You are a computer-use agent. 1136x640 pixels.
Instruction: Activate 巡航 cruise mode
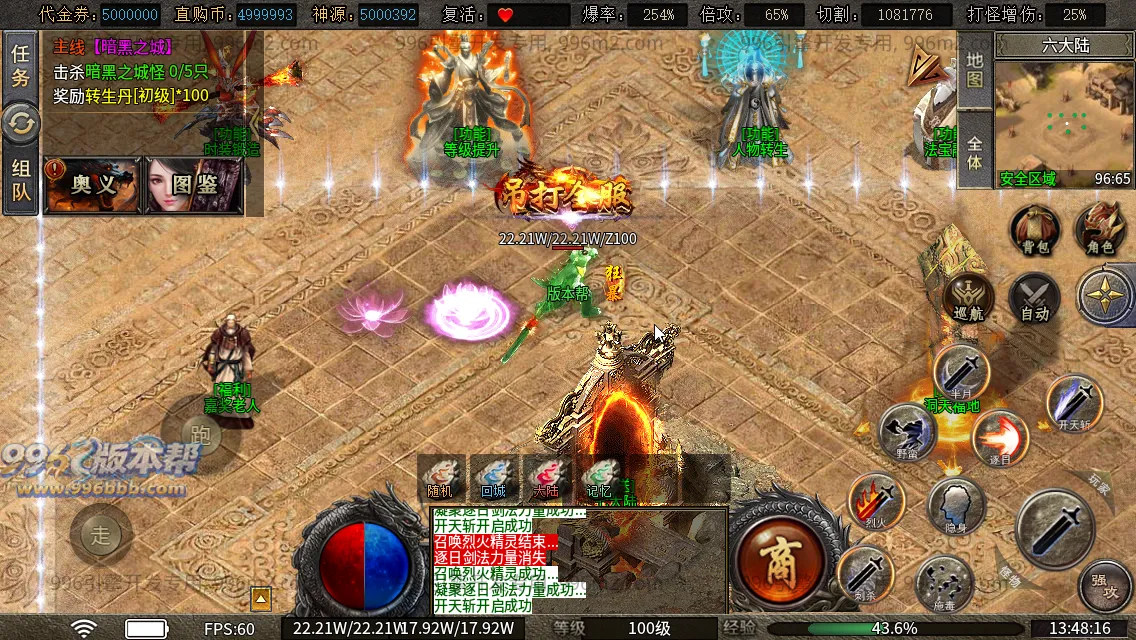(968, 298)
